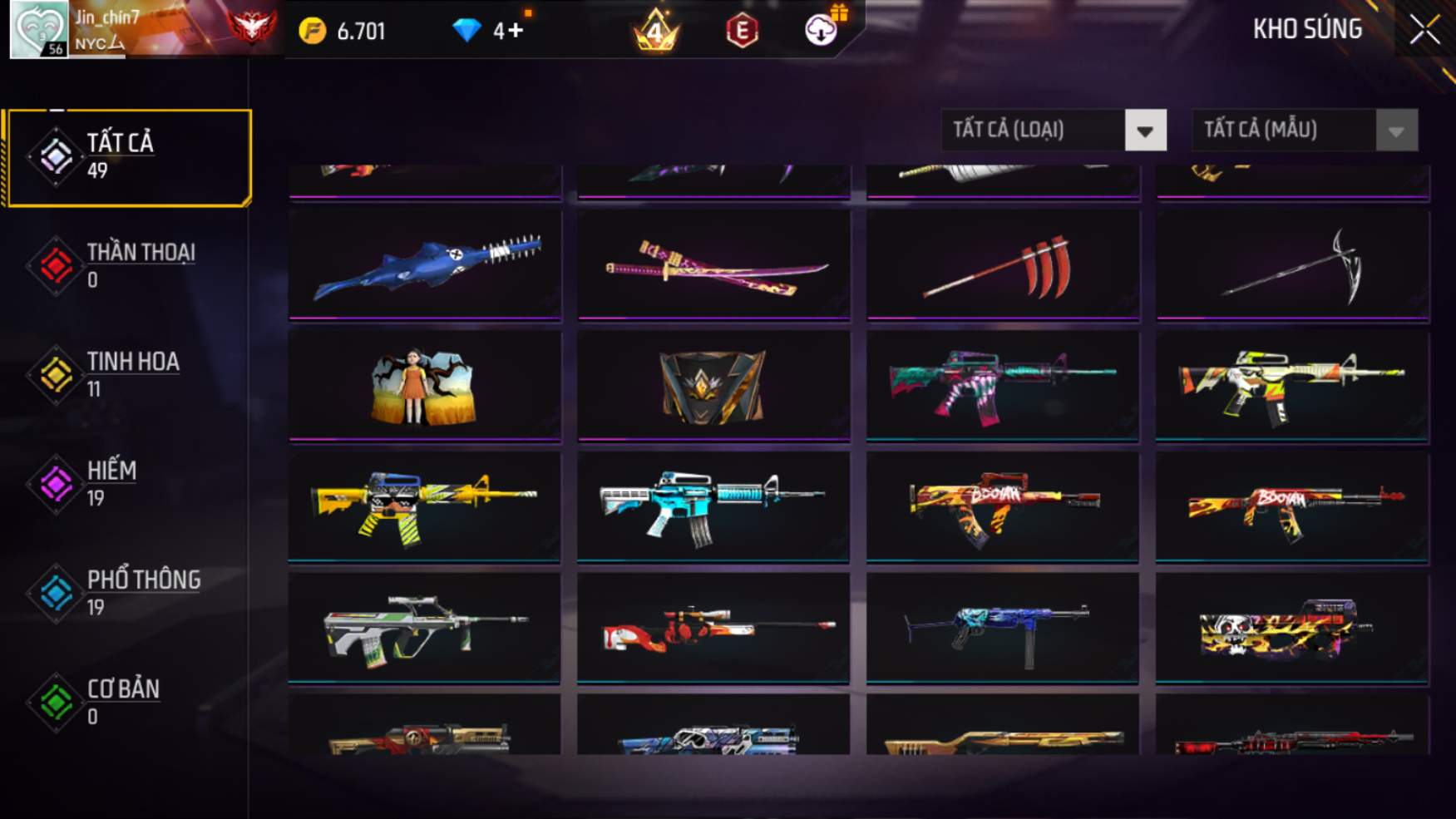Select the red and white sniper rifle skin
This screenshot has width=1456, height=819.
pyautogui.click(x=713, y=628)
